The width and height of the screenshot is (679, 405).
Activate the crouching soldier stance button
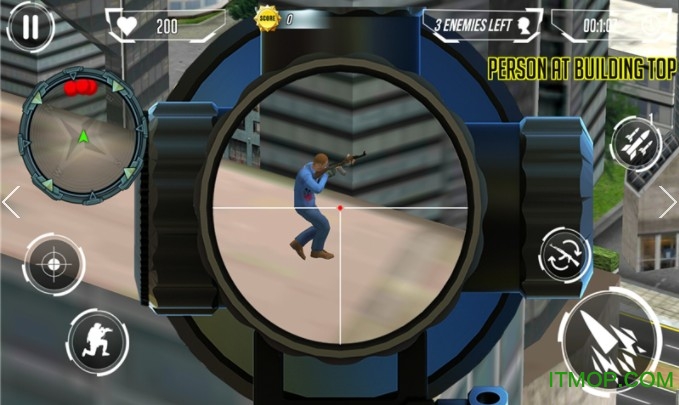98,338
